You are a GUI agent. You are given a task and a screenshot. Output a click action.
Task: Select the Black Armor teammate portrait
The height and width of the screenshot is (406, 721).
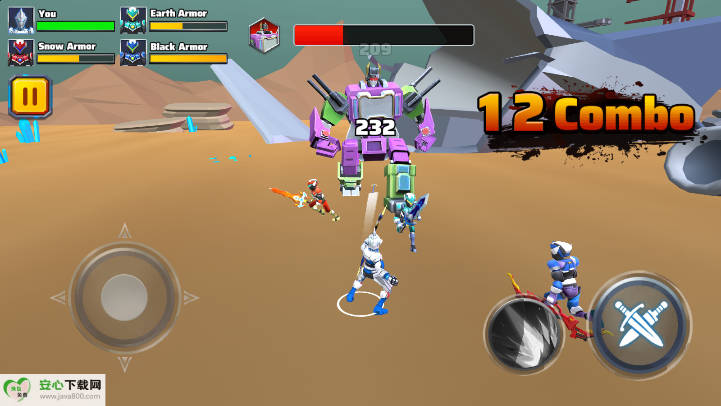[133, 52]
